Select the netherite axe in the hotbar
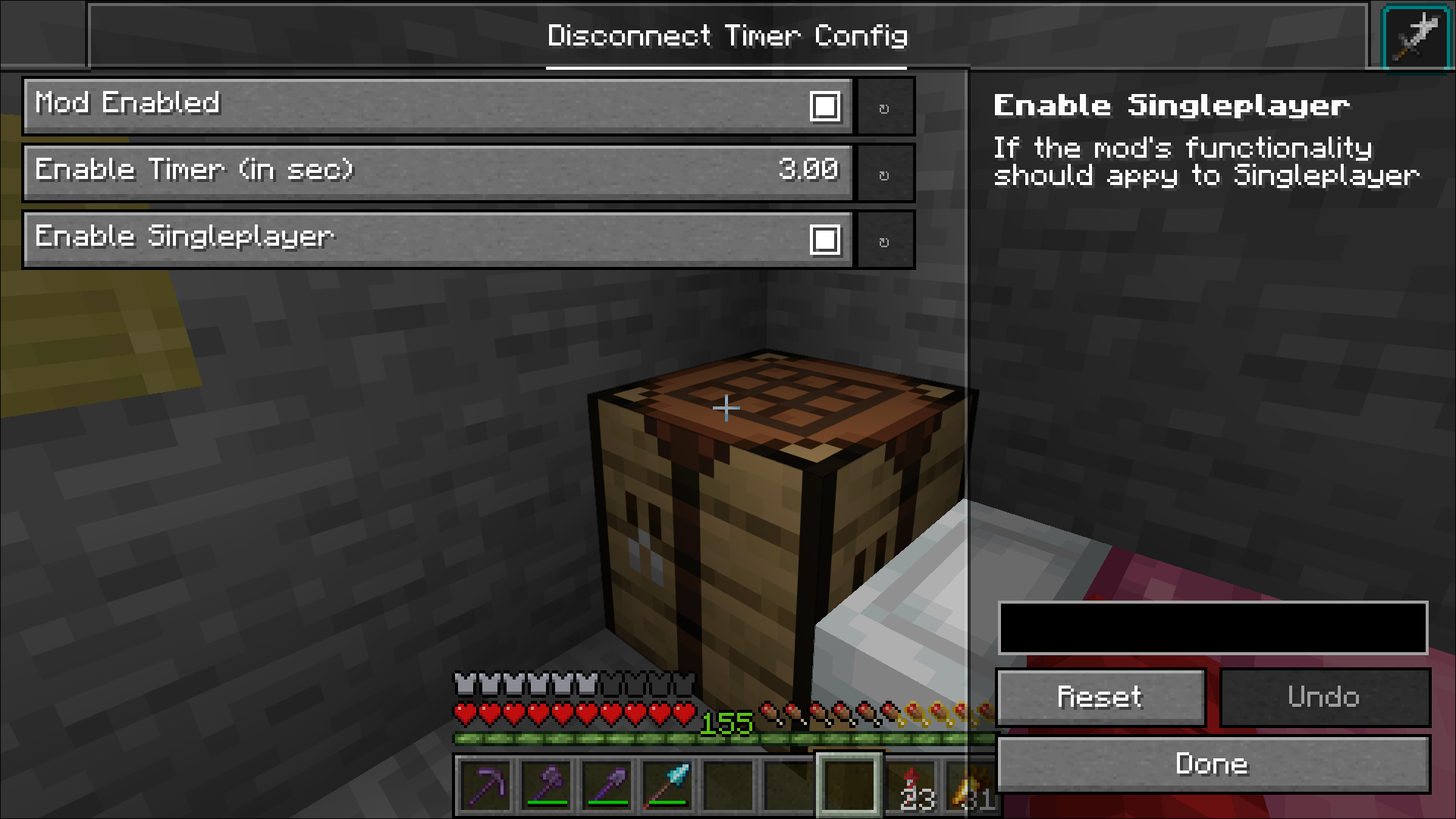Viewport: 1456px width, 819px height. (548, 786)
